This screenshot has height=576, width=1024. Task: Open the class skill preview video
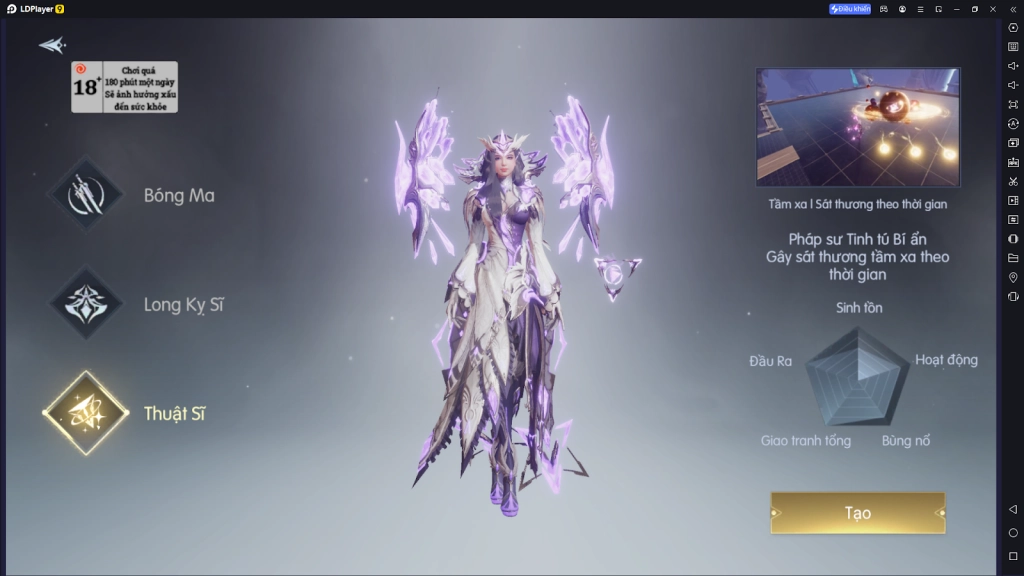857,127
